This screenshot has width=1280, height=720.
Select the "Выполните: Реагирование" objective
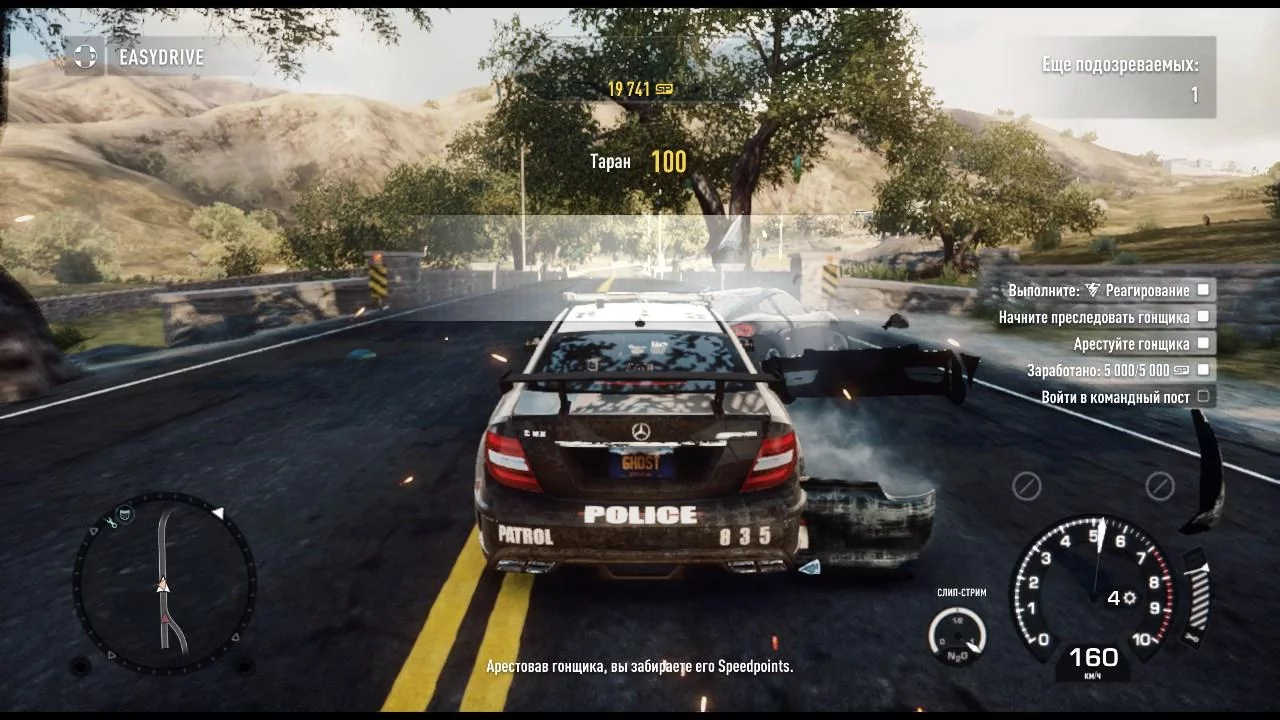[1099, 290]
